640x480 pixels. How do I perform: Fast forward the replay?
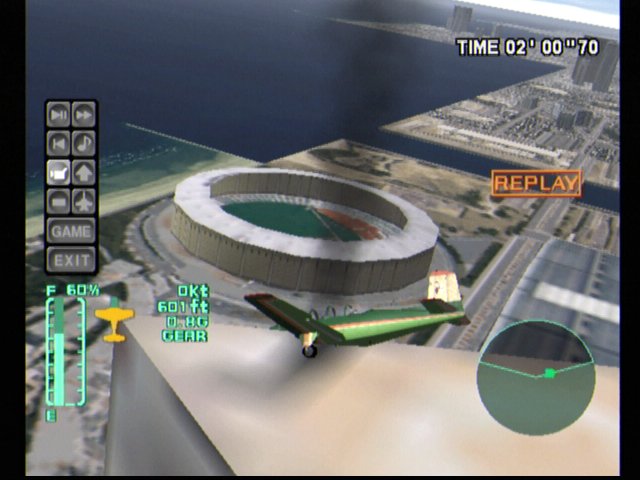click(x=84, y=114)
